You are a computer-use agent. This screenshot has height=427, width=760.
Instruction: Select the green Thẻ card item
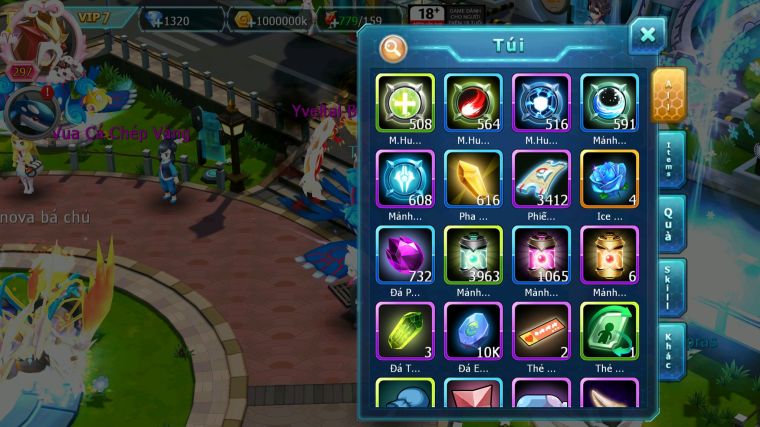[x=609, y=331]
